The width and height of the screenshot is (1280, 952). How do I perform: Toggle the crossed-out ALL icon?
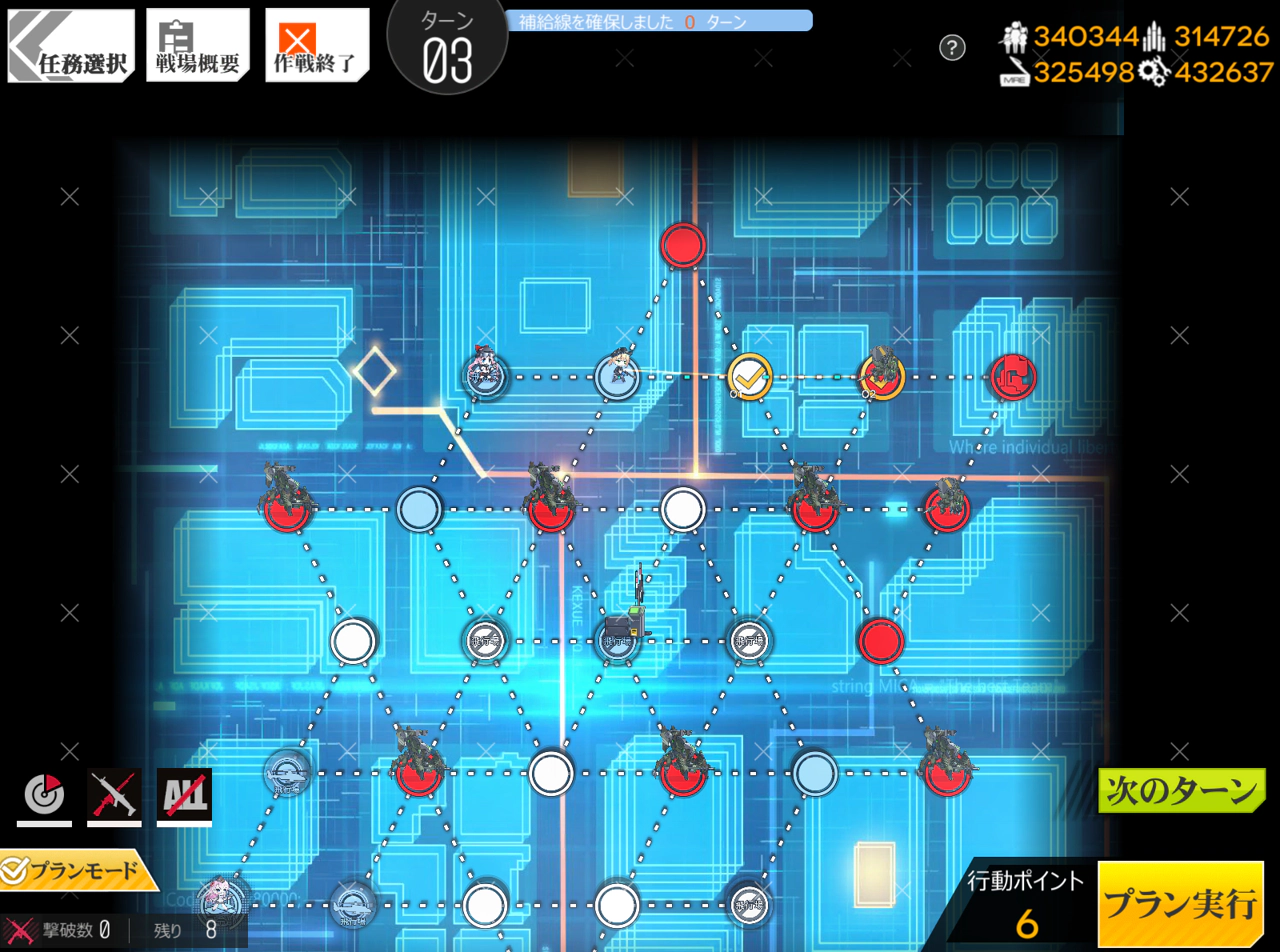click(184, 797)
